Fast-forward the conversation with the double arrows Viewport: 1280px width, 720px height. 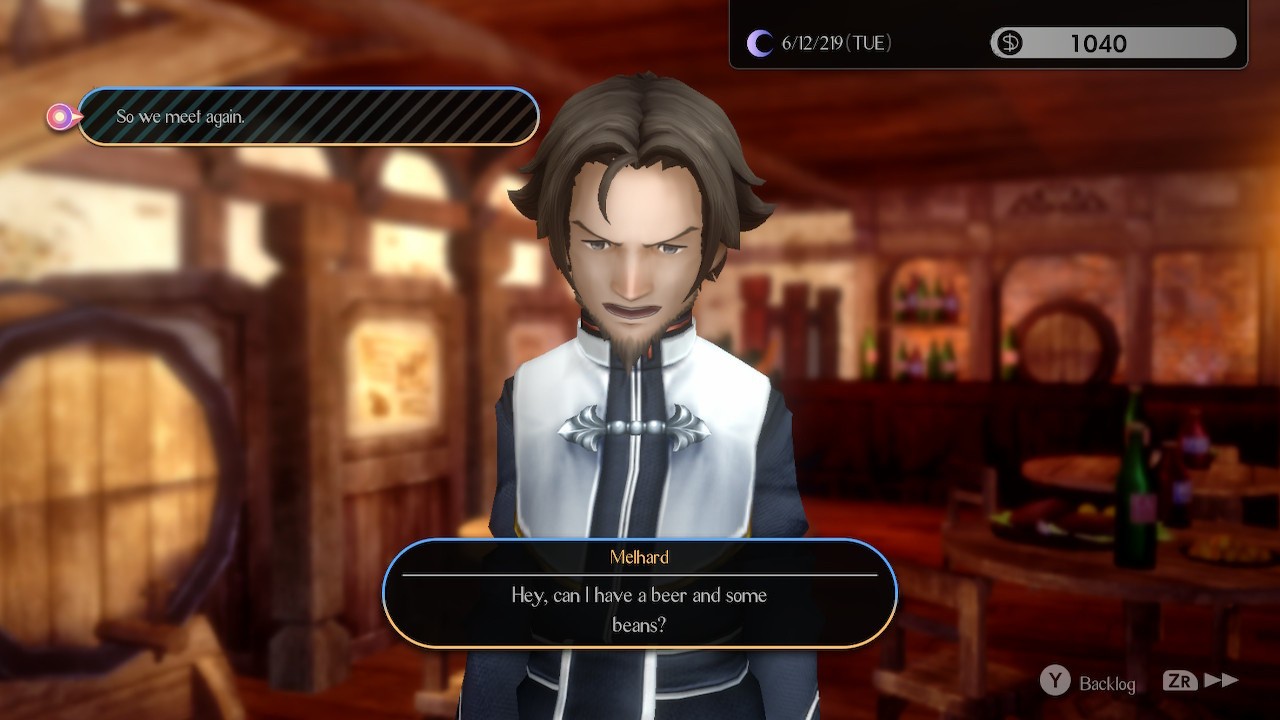point(1220,681)
